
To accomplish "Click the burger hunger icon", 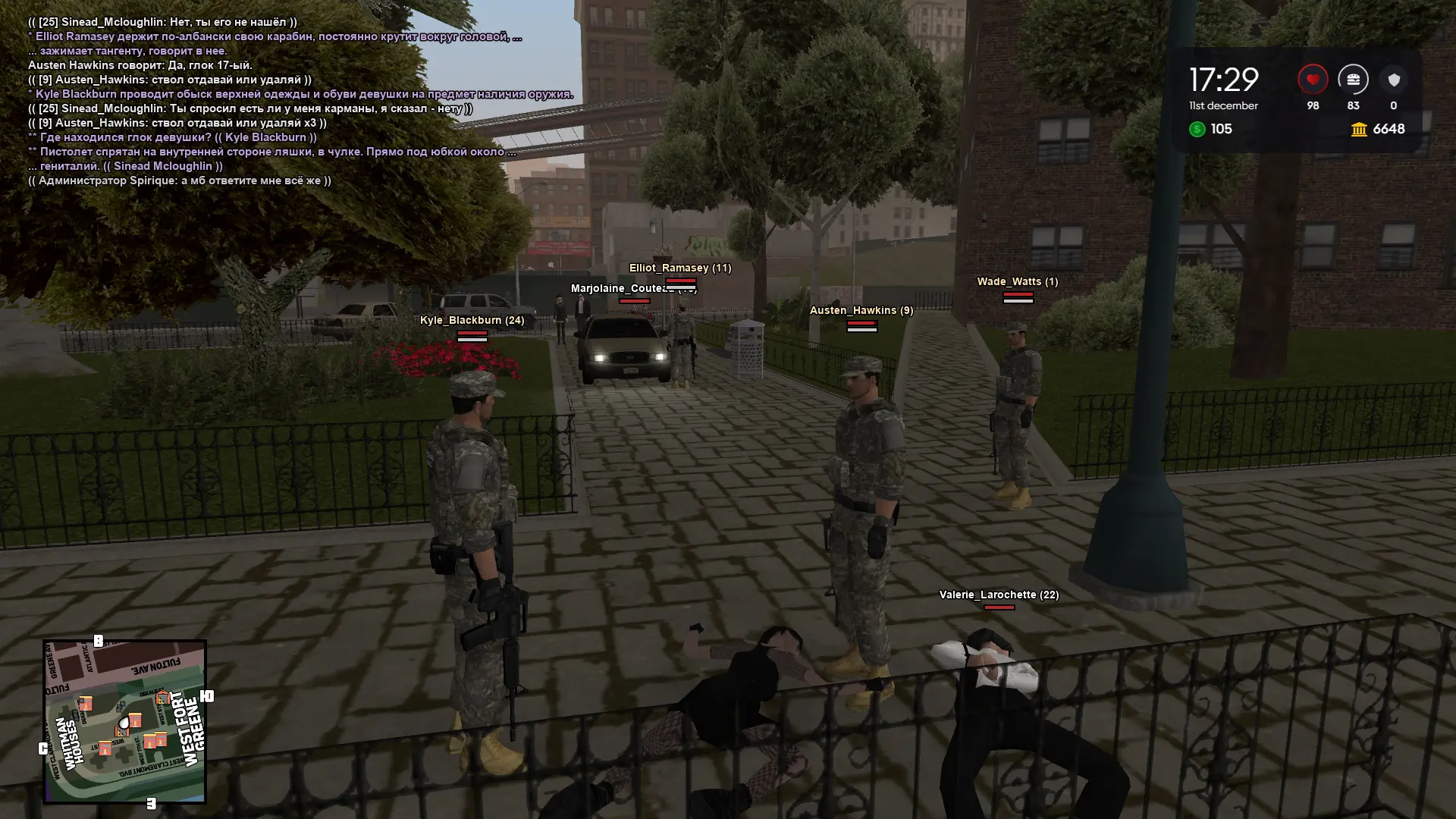I will pos(1353,80).
